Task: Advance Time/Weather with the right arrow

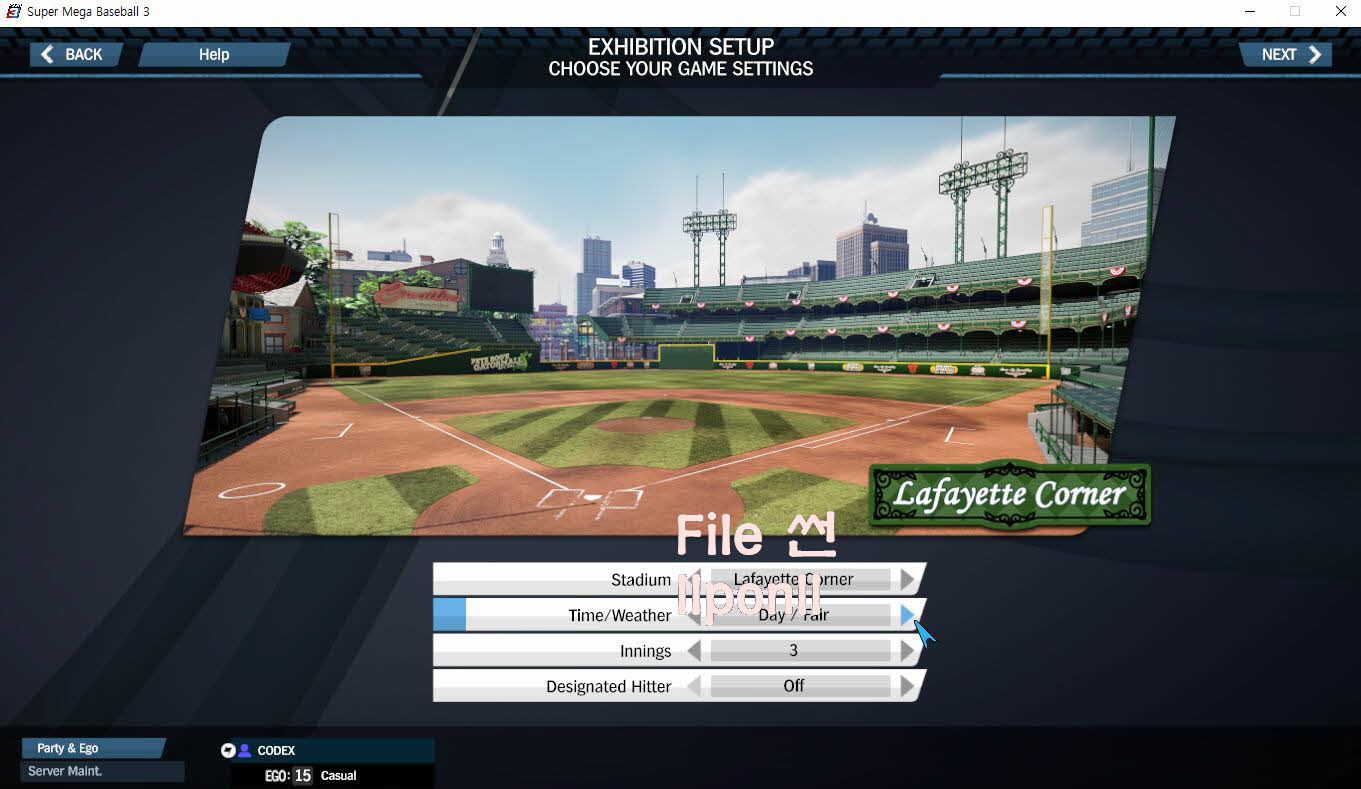Action: 906,615
